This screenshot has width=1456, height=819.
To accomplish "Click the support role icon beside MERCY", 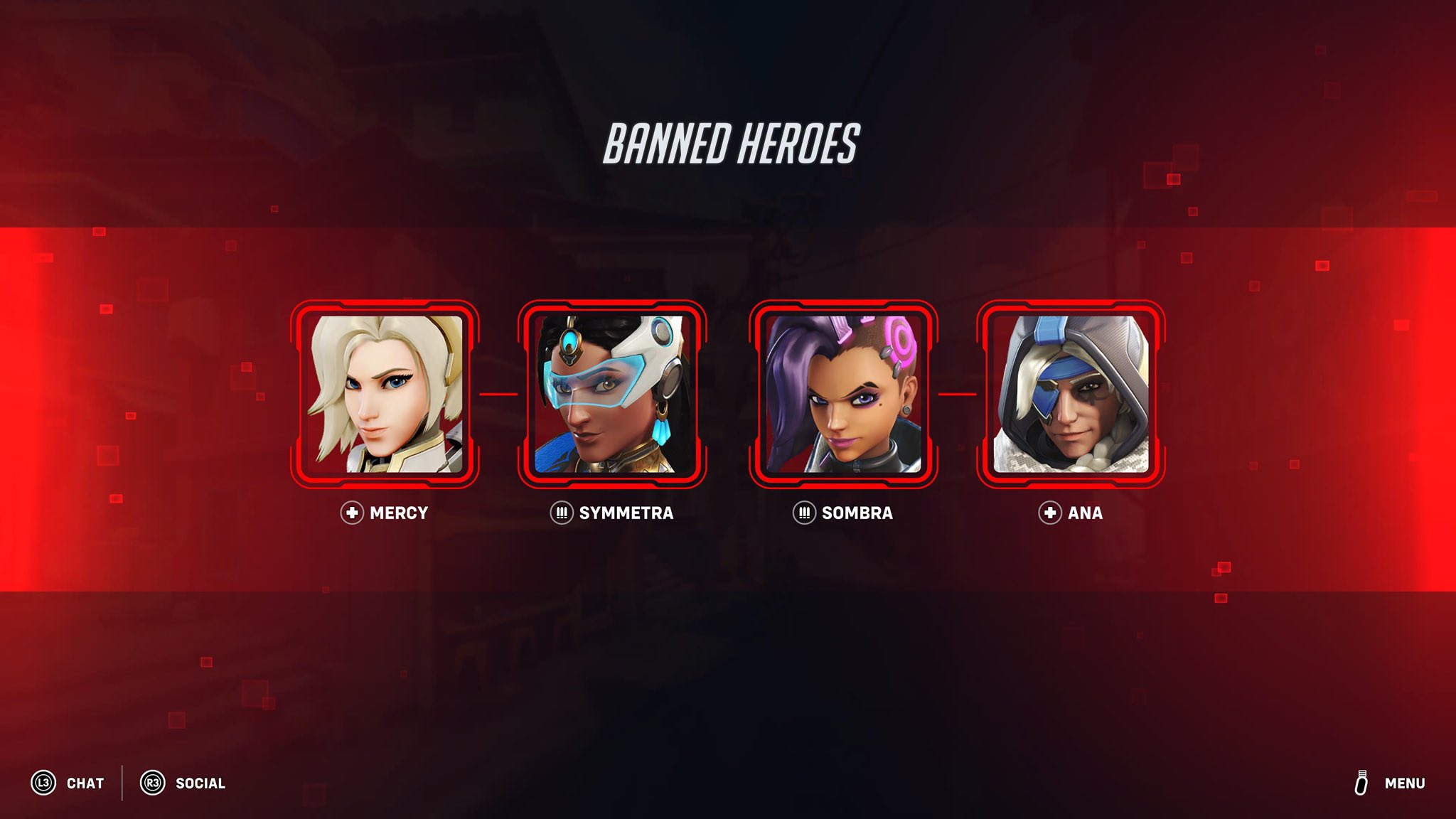I will pyautogui.click(x=351, y=513).
